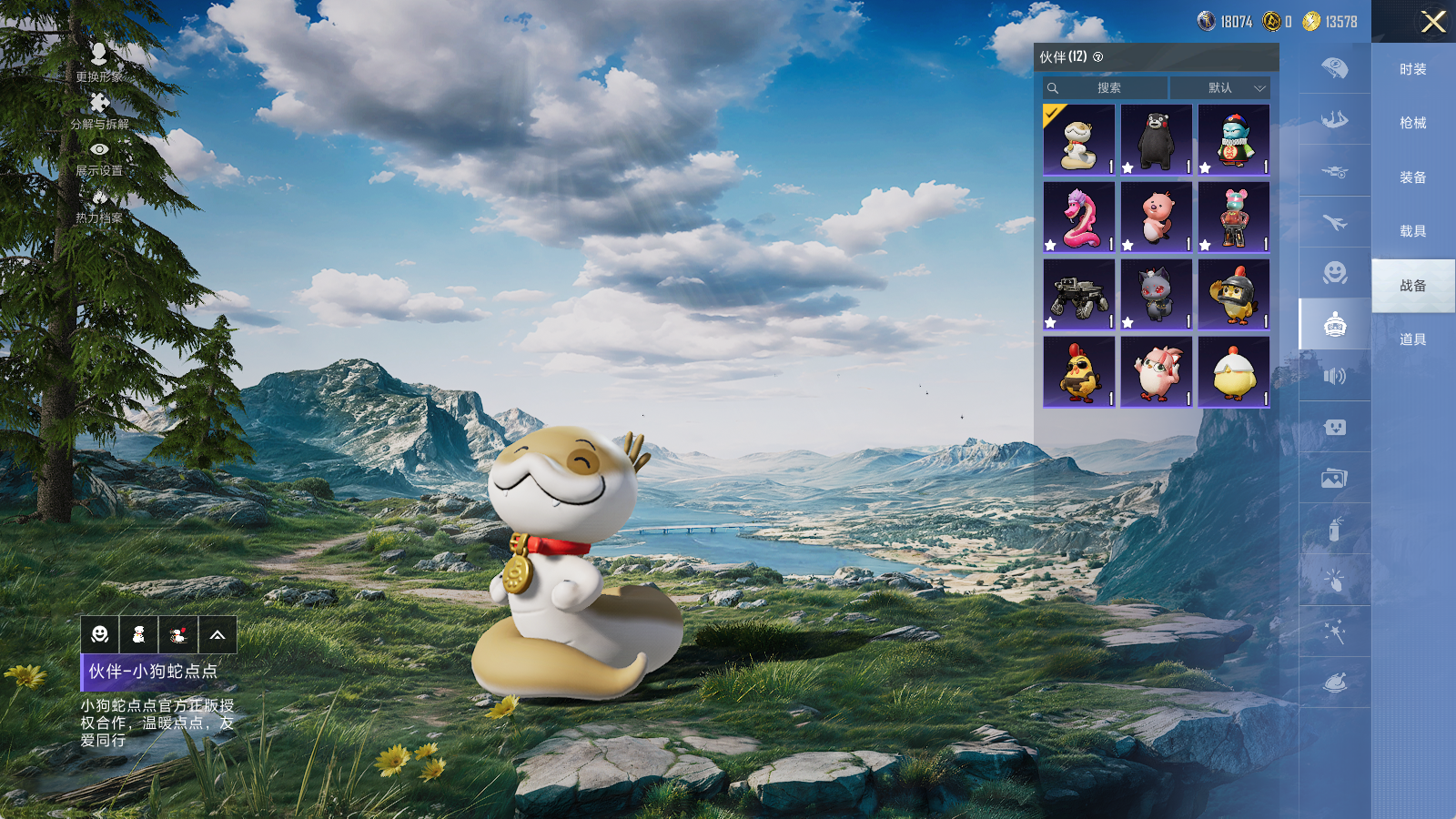
Task: Open the 默认 sort dropdown
Action: click(1220, 88)
